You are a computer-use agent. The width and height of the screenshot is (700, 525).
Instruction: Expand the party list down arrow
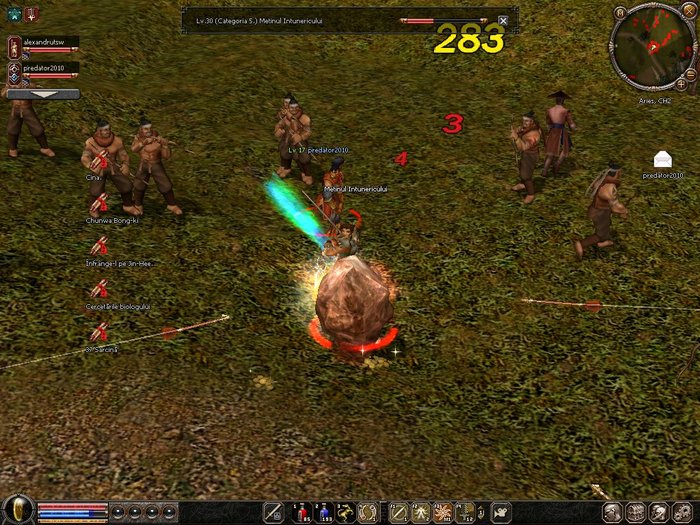pos(42,93)
